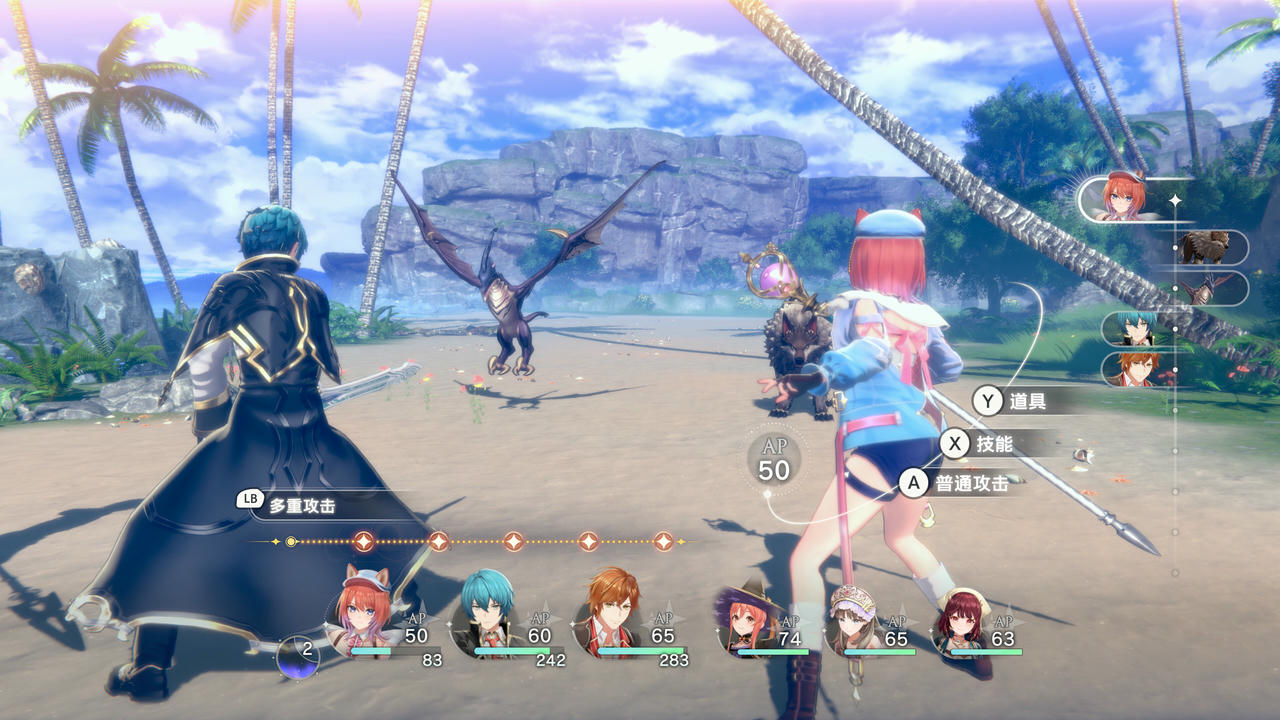Image resolution: width=1280 pixels, height=720 pixels.
Task: Use the 普通攻击 normal attack command
Action: (970, 484)
